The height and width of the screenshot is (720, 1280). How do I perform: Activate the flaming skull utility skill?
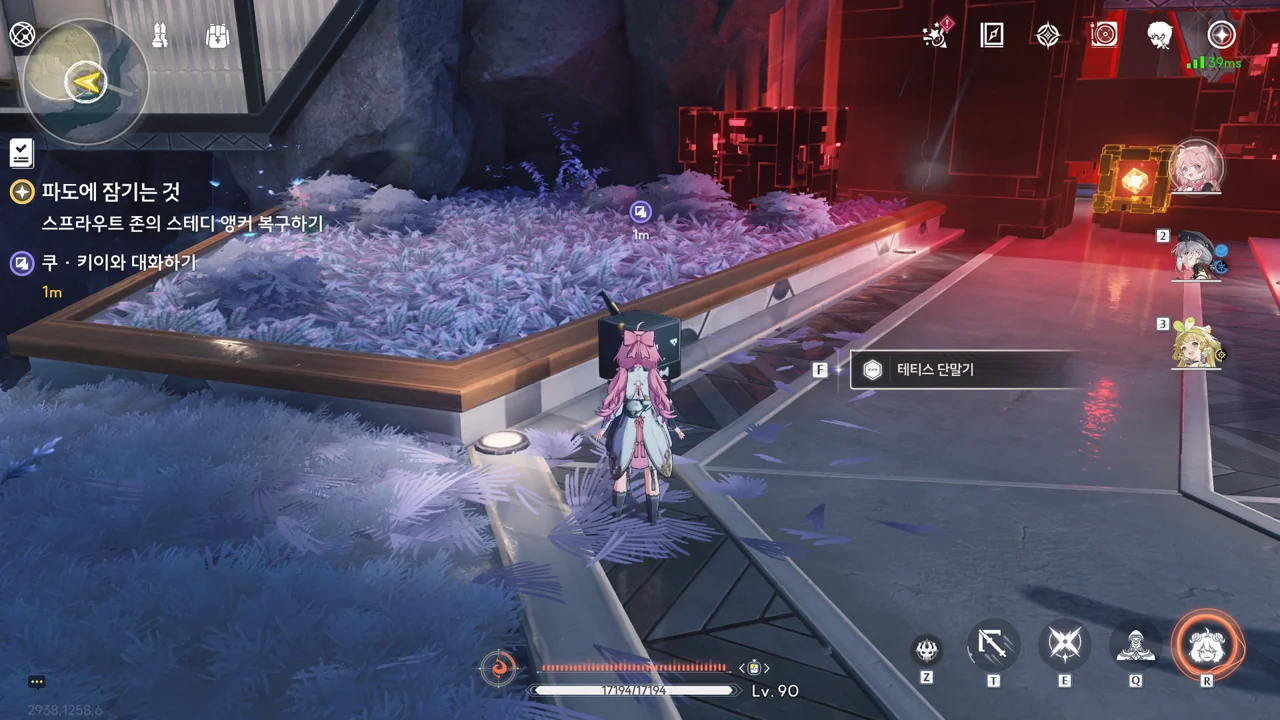coord(927,650)
